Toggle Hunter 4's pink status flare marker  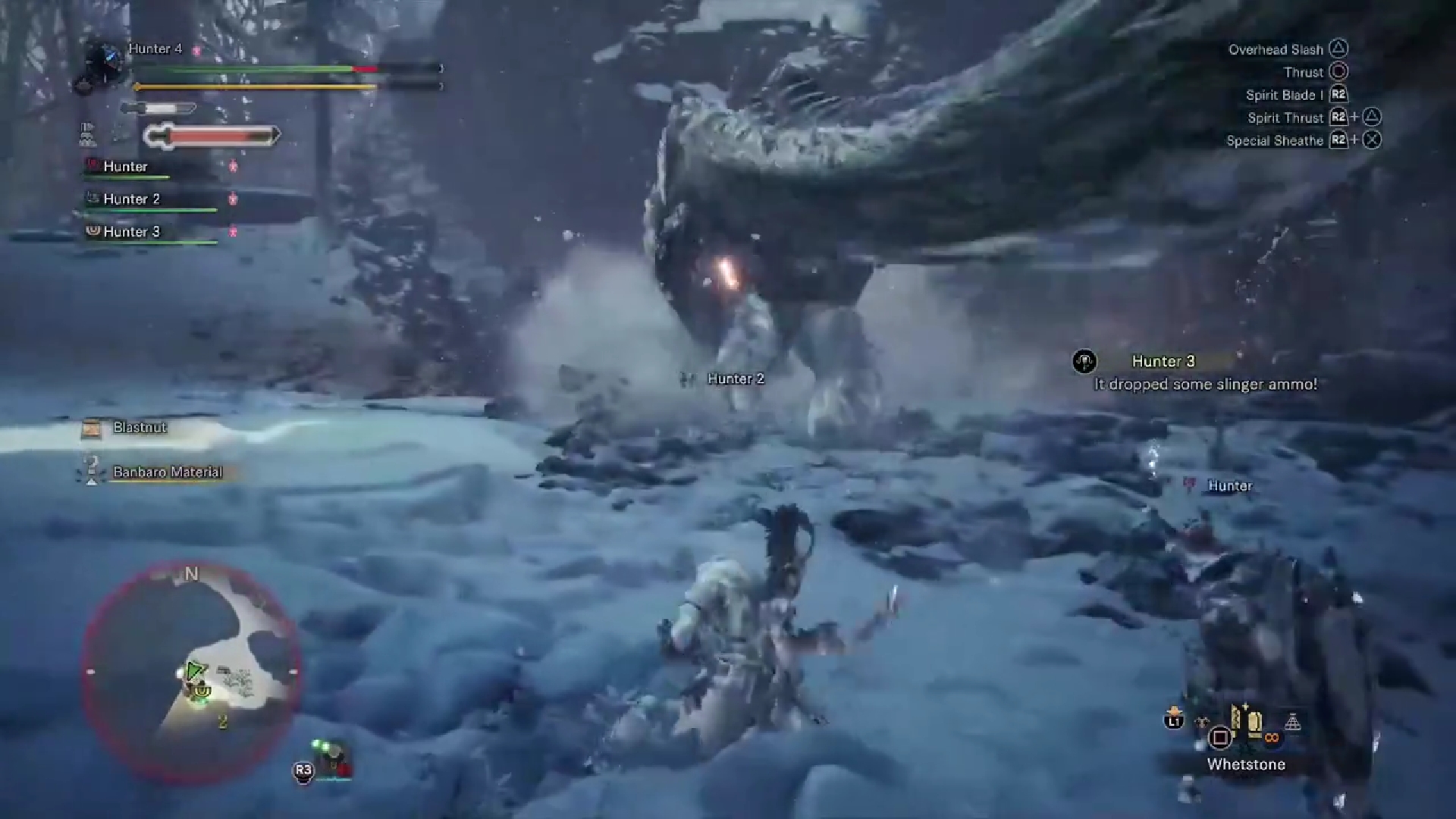tap(196, 50)
